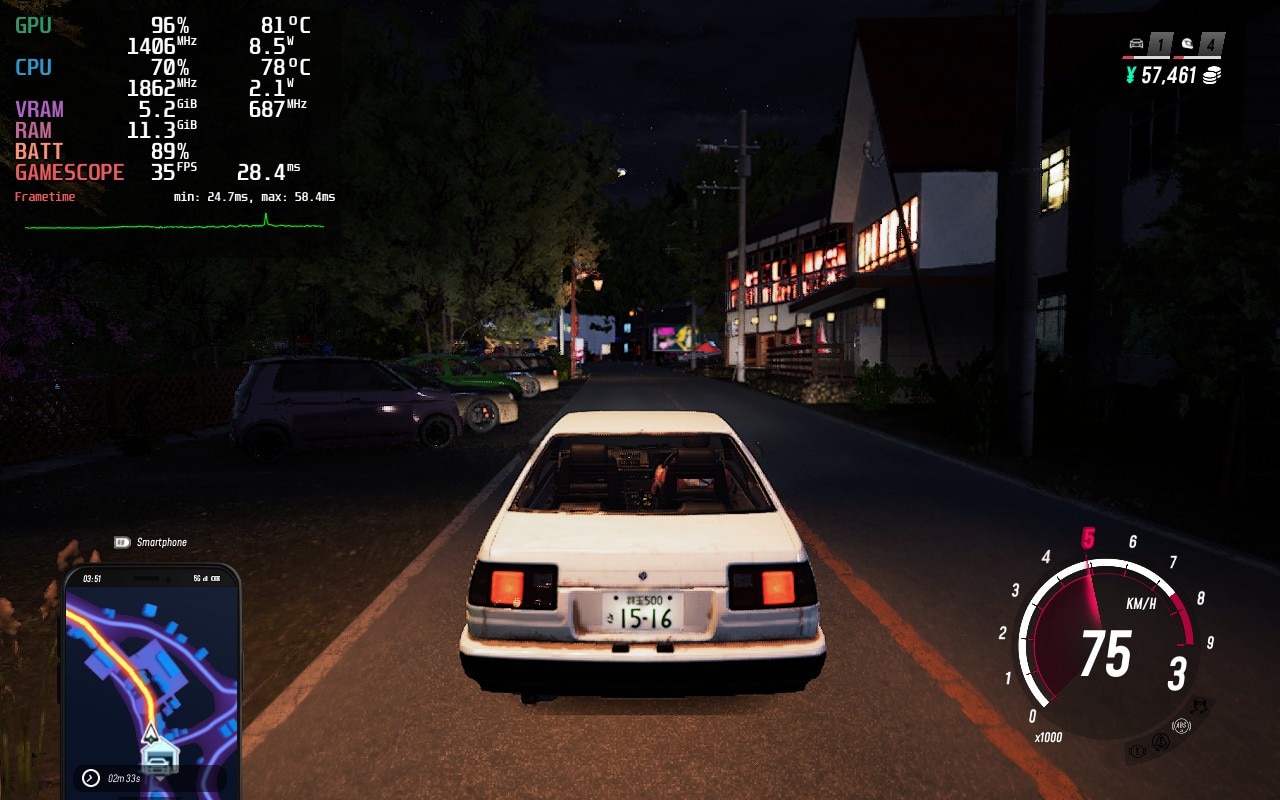Click the brake warning indicator icon
Image resolution: width=1280 pixels, height=800 pixels.
tap(1136, 750)
